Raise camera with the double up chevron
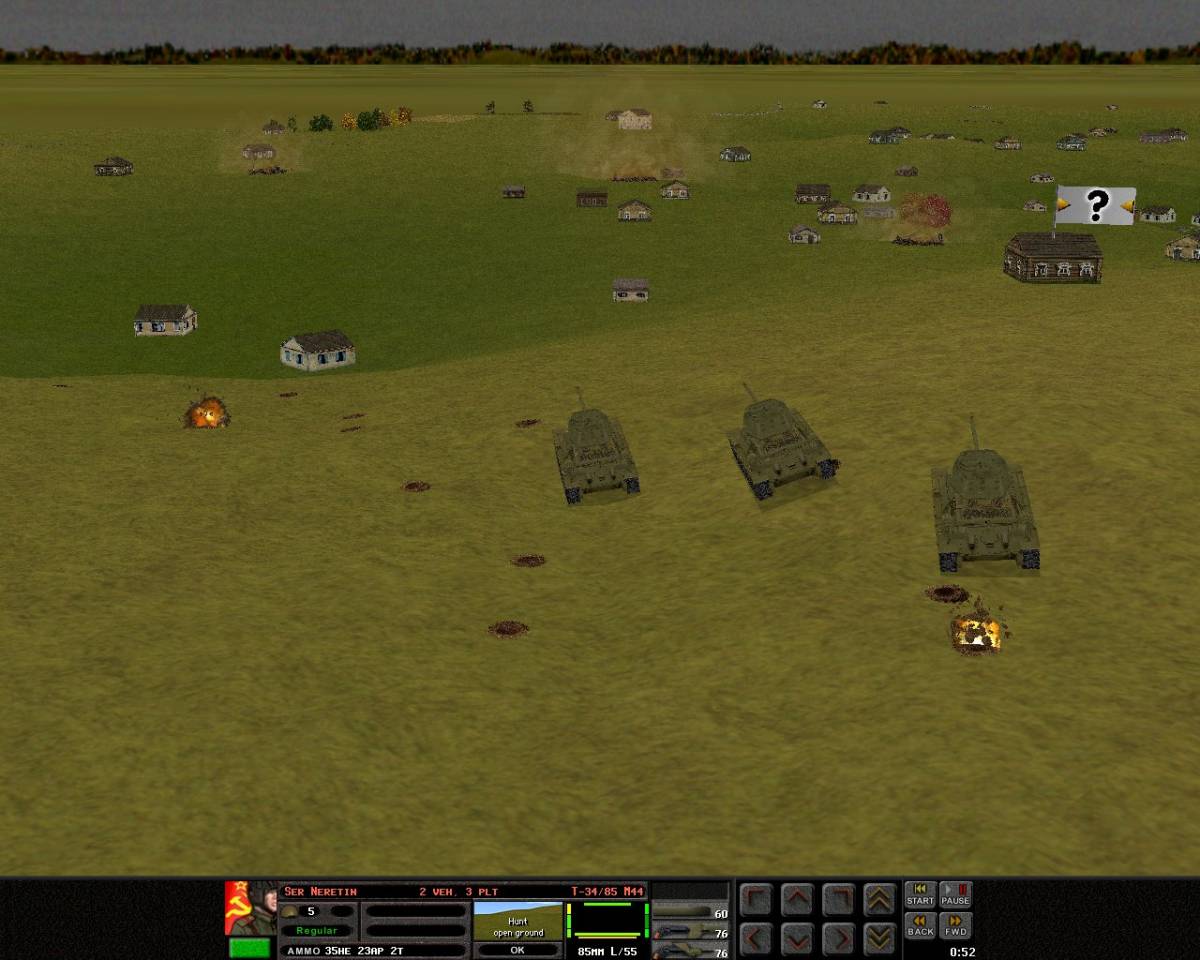1200x960 pixels. pos(879,900)
